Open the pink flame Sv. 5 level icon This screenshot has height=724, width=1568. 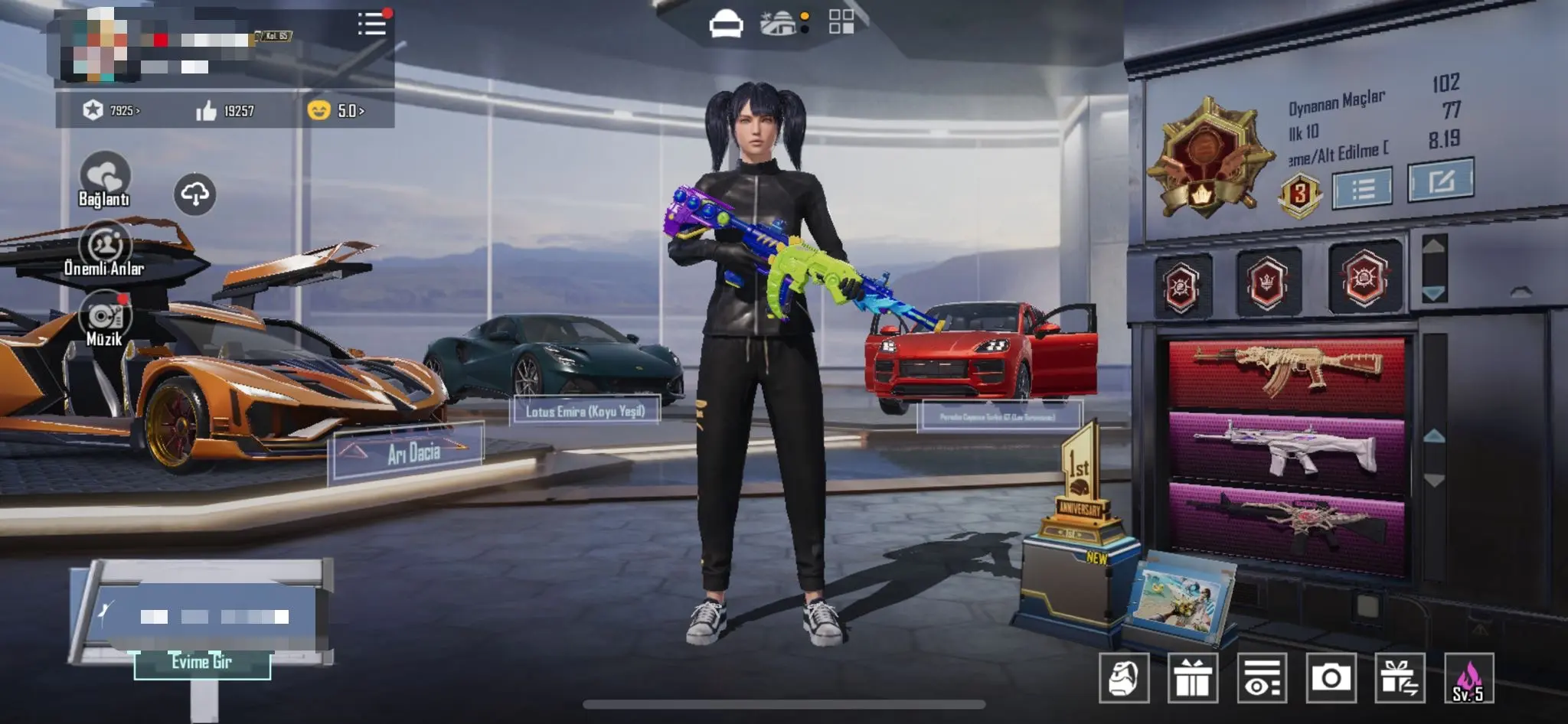[1468, 678]
